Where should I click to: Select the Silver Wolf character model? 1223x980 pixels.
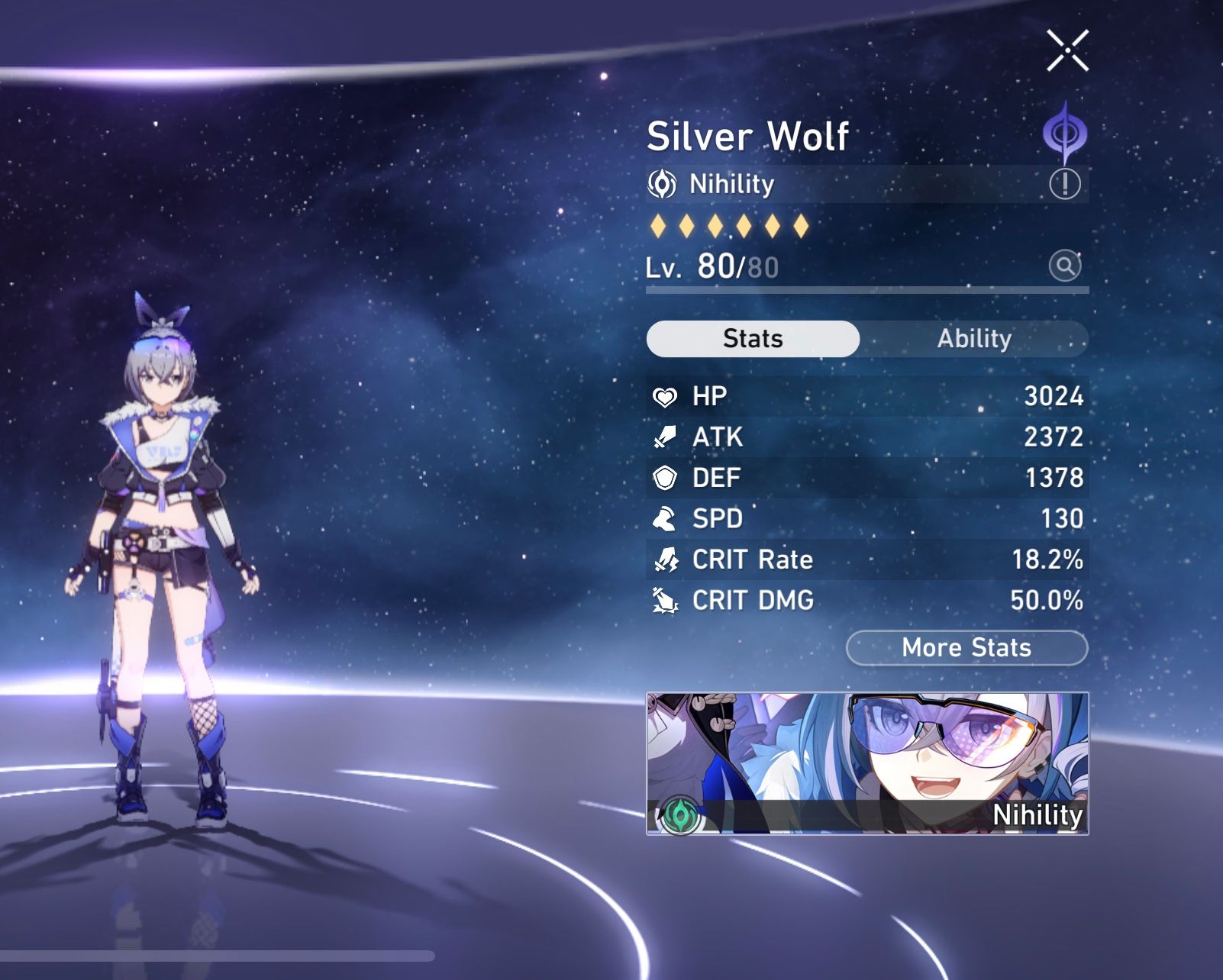(164, 534)
